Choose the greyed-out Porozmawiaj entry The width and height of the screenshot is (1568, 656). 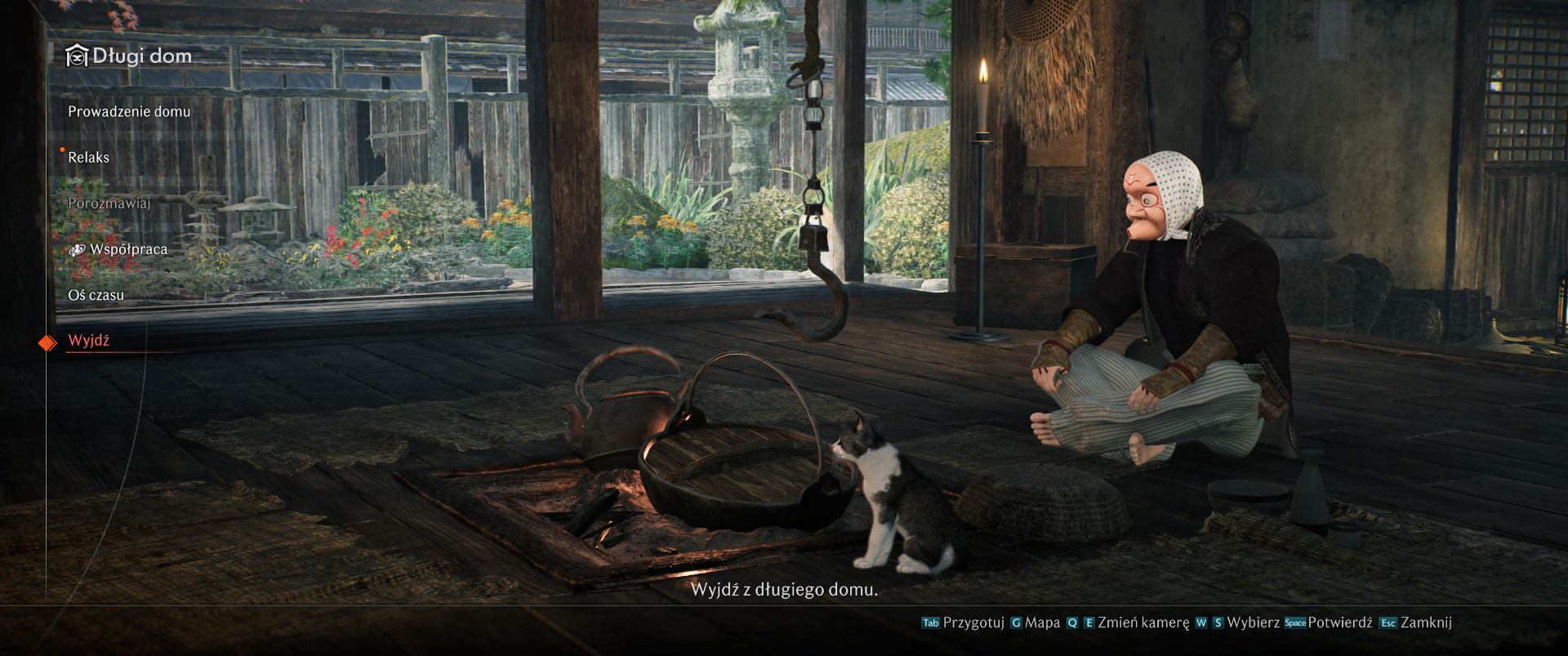pos(109,203)
